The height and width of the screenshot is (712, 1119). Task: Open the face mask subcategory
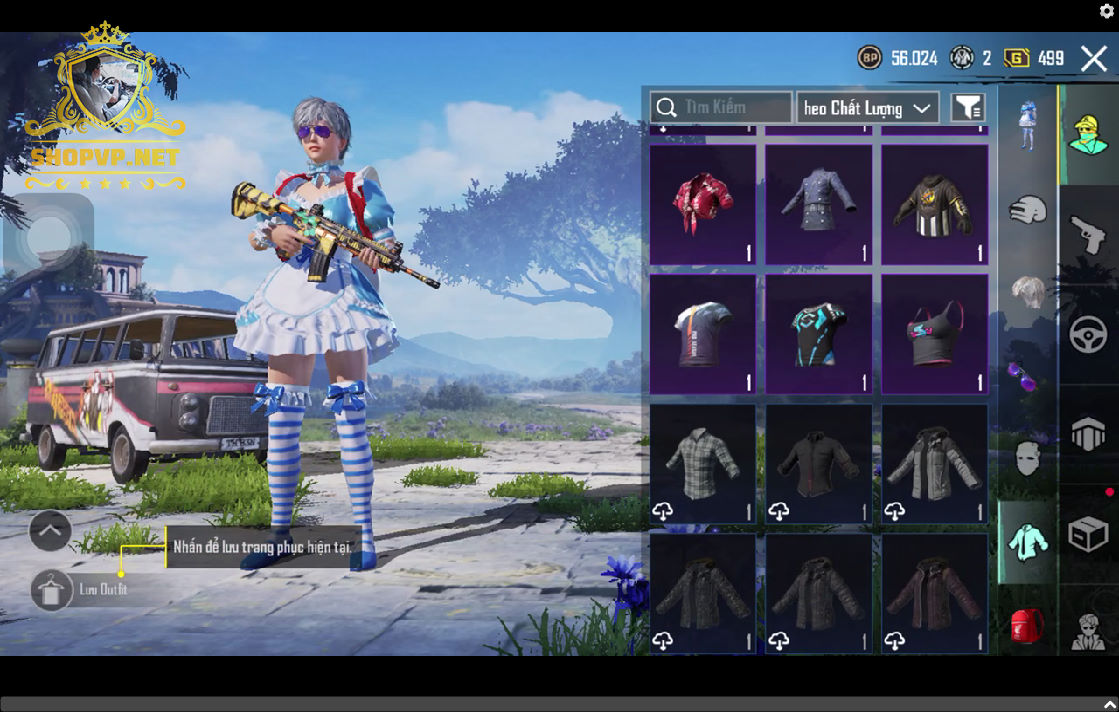point(1027,459)
